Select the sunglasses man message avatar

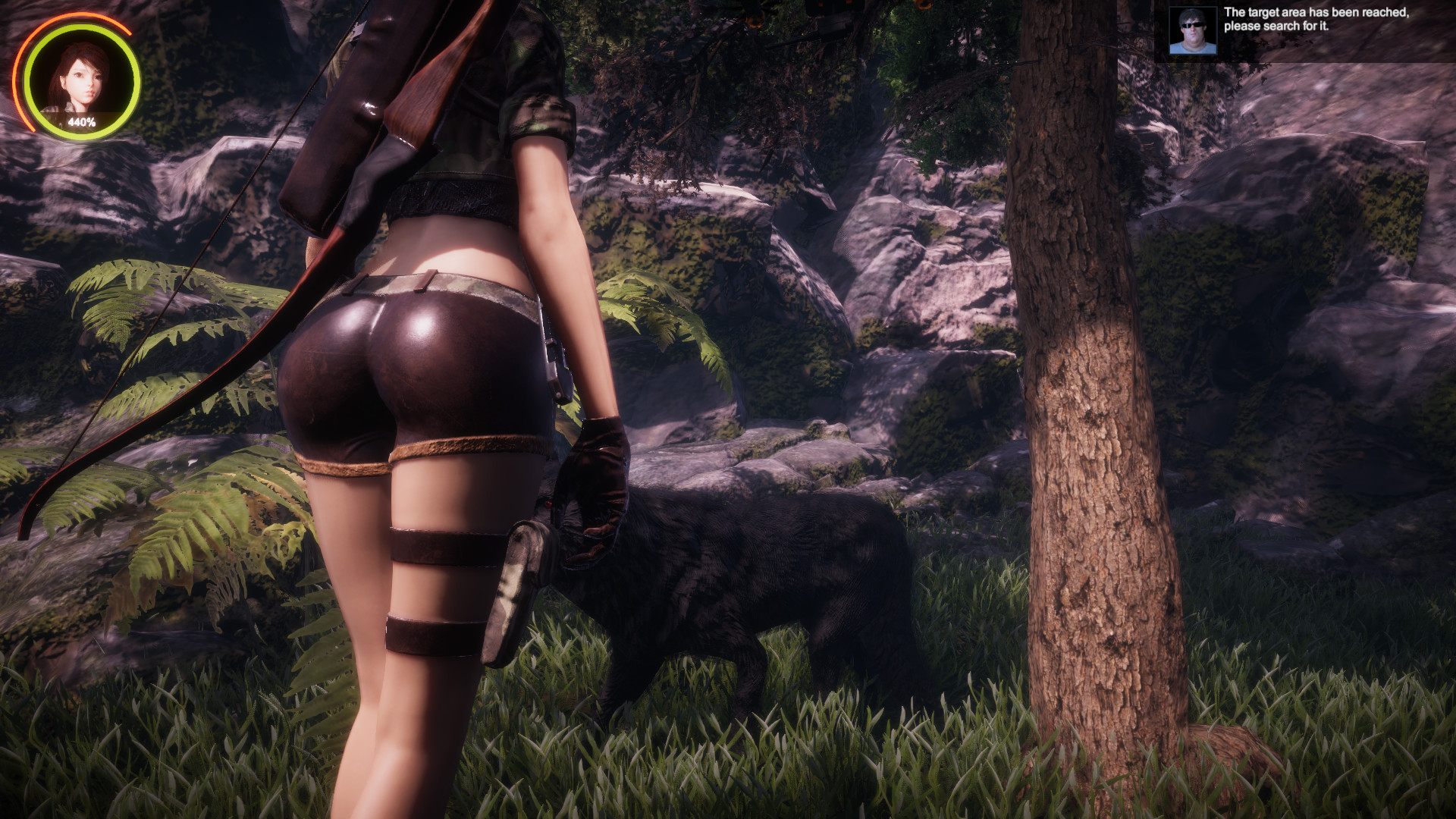click(x=1192, y=31)
